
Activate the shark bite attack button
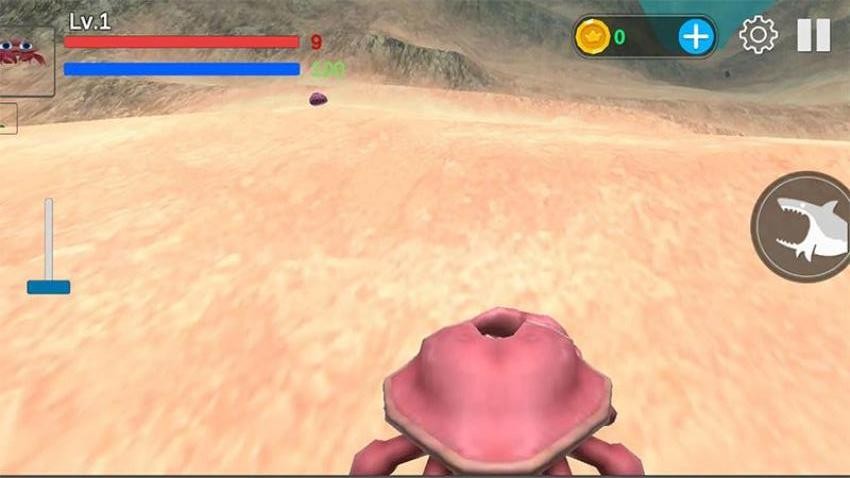click(x=803, y=226)
